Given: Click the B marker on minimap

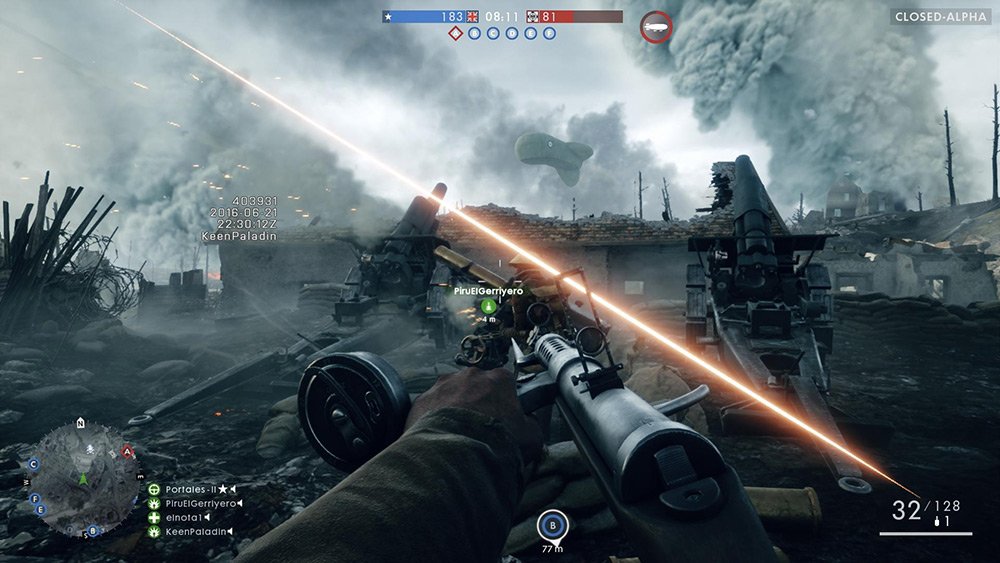Looking at the screenshot, I should pyautogui.click(x=93, y=530).
